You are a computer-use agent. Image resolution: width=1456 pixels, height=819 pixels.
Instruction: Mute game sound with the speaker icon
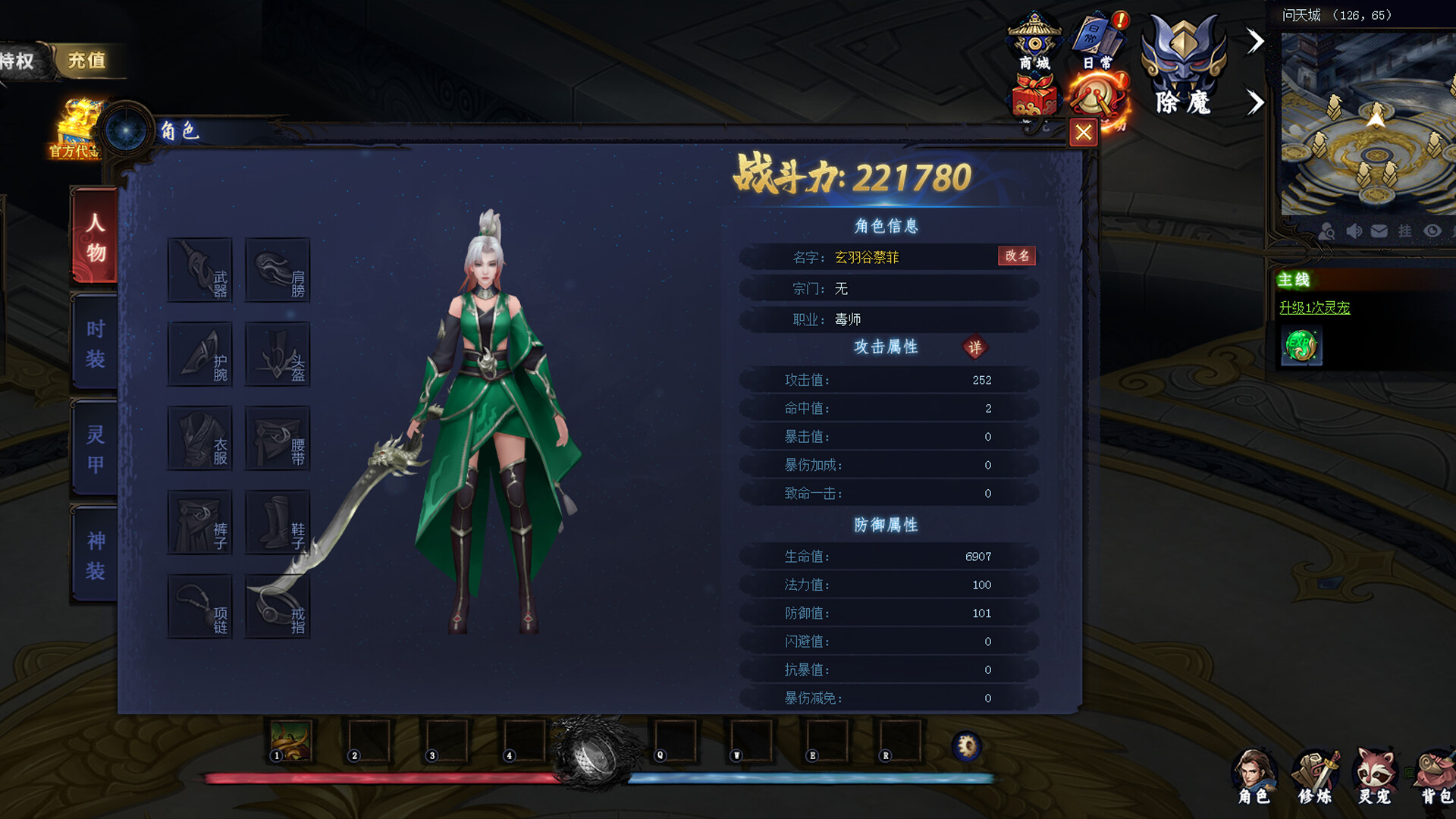(1355, 231)
